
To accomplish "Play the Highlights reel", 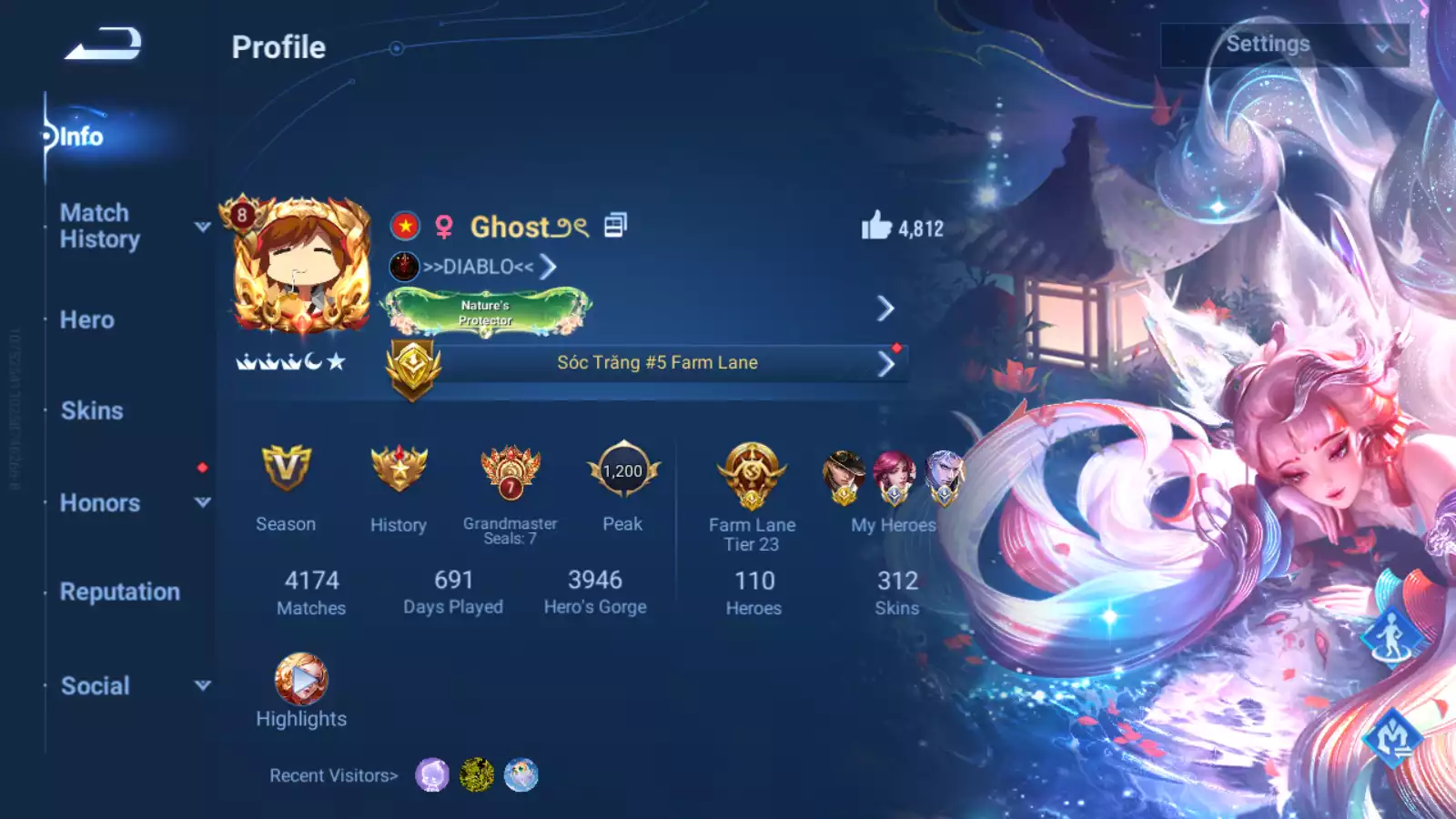I will (x=301, y=680).
